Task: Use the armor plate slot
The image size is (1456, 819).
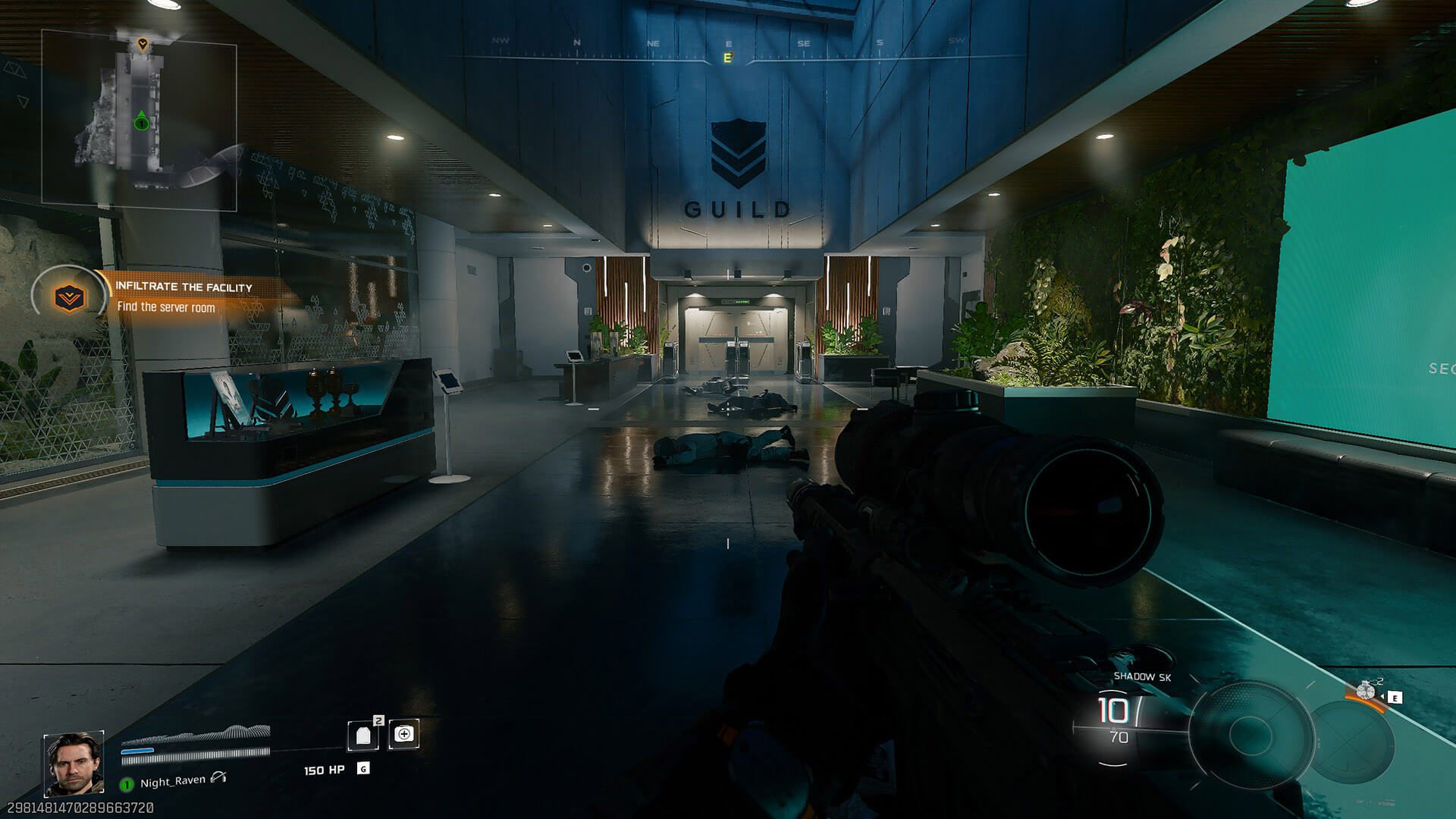Action: click(363, 735)
